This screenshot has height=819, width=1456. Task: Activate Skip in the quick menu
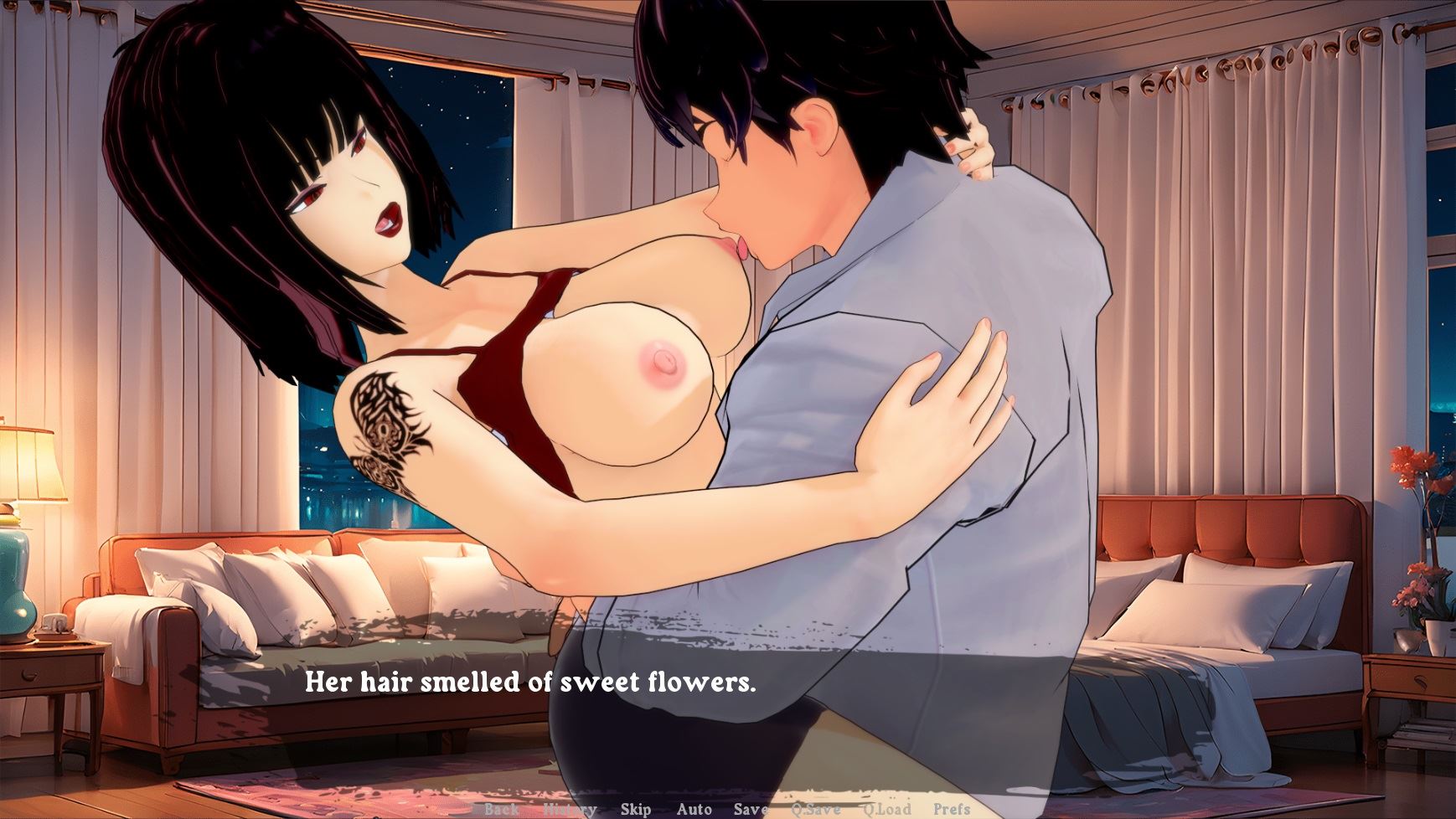coord(636,809)
